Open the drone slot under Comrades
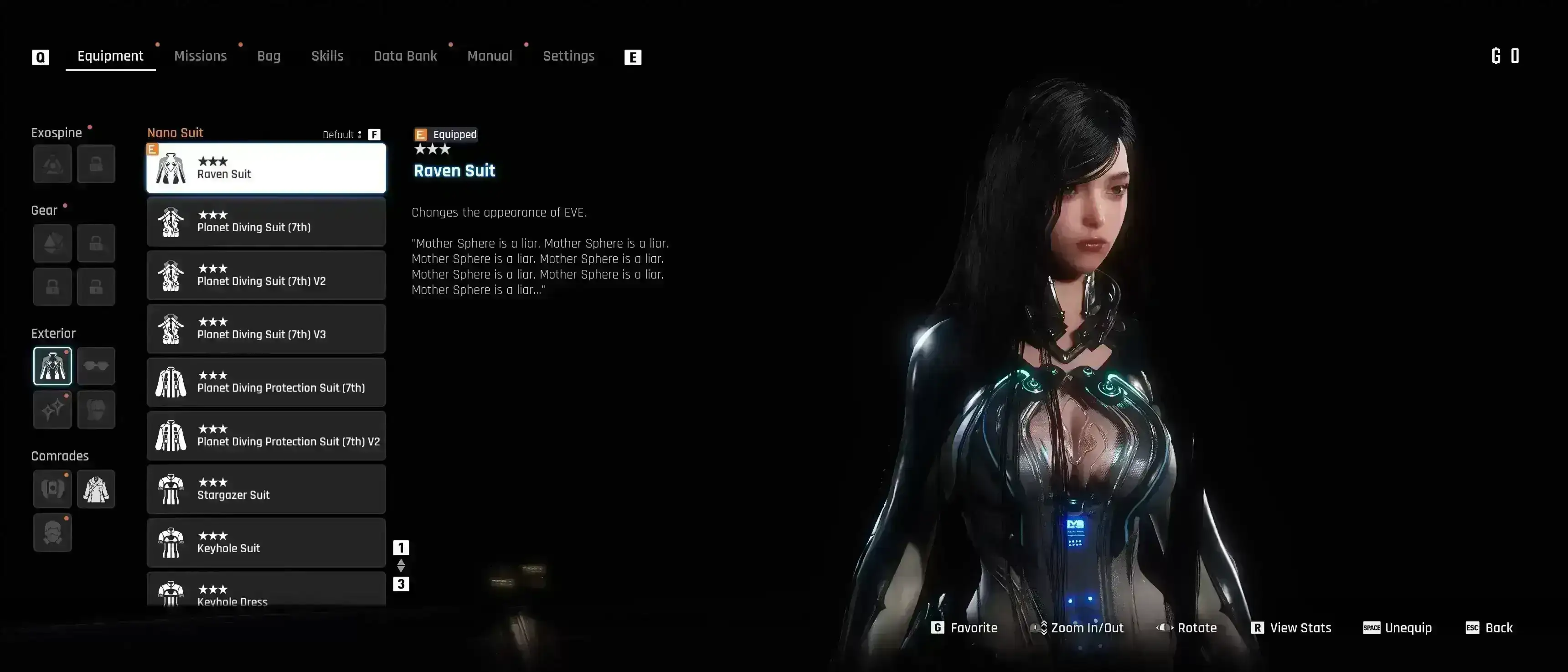Viewport: 1568px width, 672px height. coord(52,488)
